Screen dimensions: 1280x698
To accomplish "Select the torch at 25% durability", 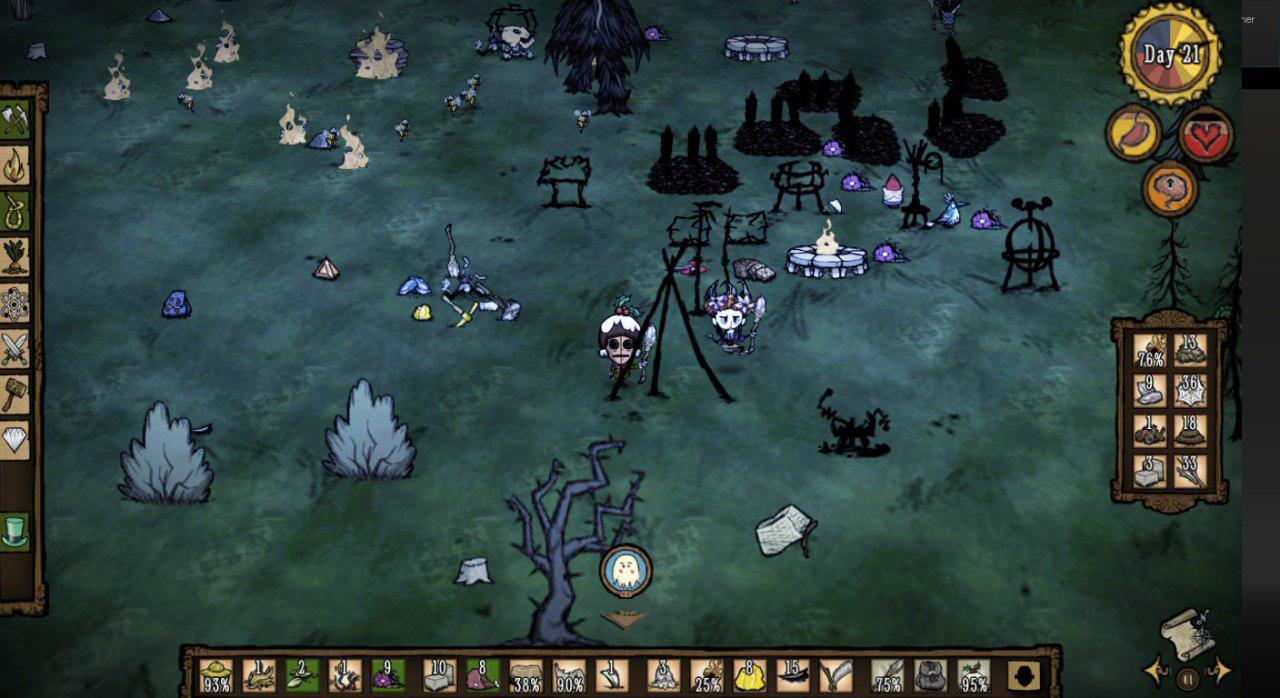I will [x=707, y=677].
